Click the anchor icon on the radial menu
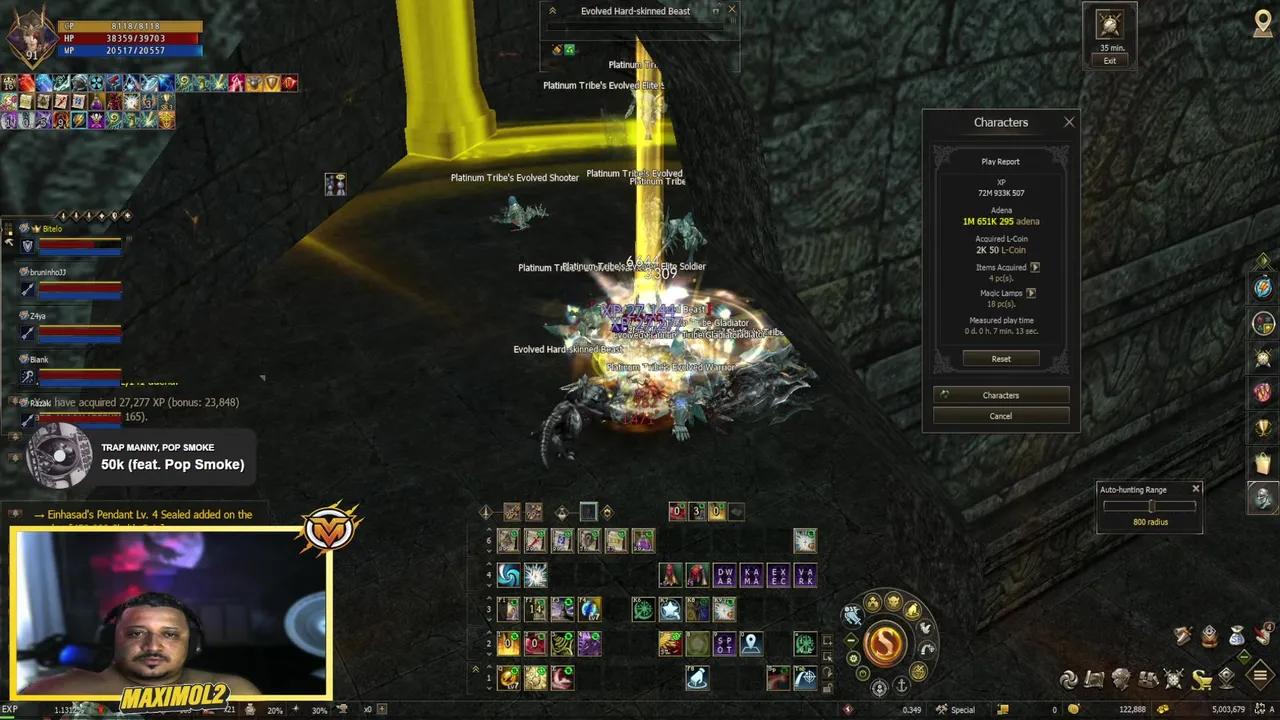Viewport: 1280px width, 720px height. click(x=902, y=685)
